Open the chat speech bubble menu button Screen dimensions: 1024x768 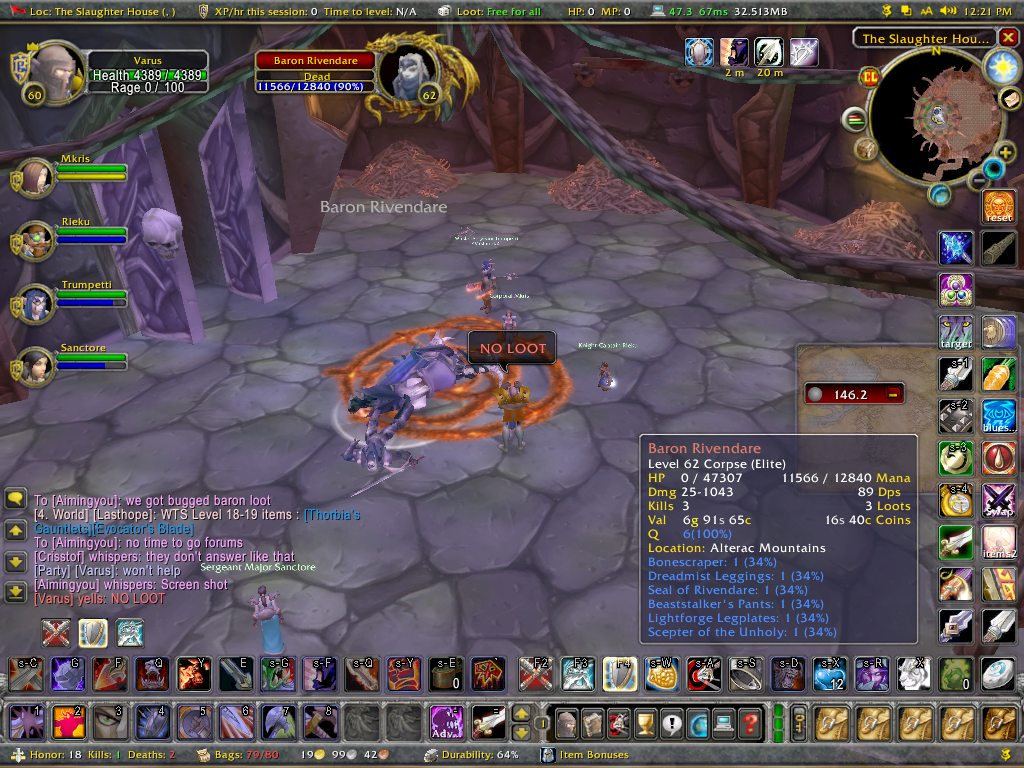[x=15, y=498]
